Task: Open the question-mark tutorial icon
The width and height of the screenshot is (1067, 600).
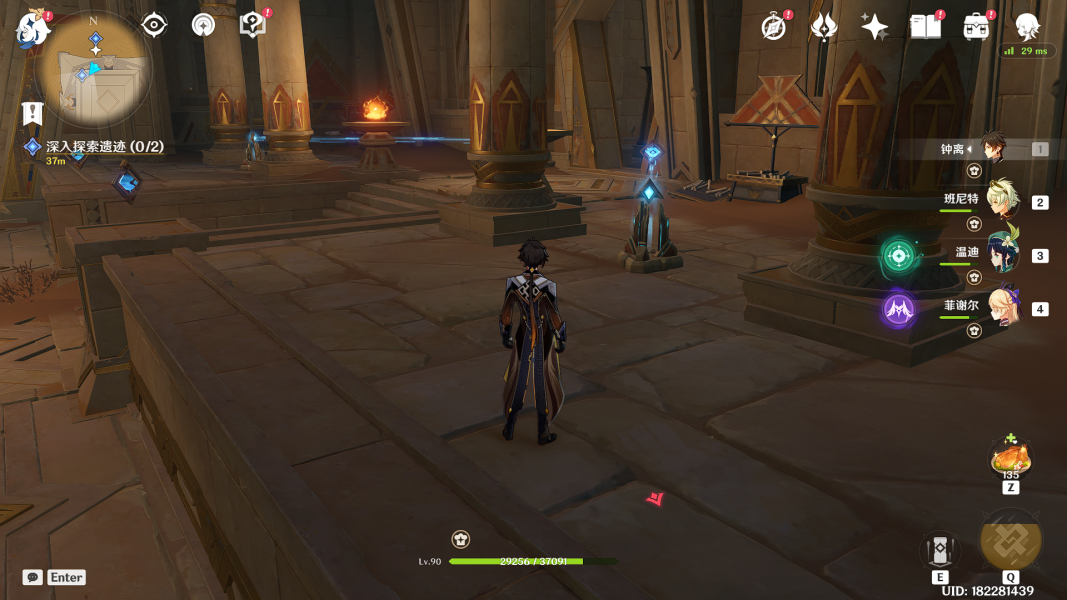Action: [253, 25]
